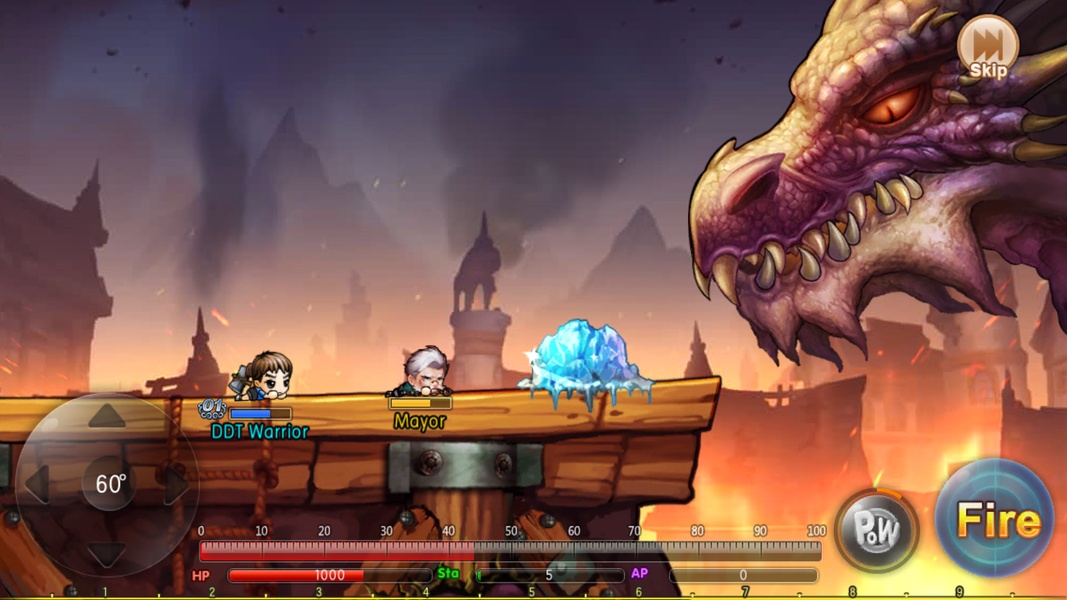Set shot power on the power gauge
This screenshot has width=1067, height=600.
510,550
